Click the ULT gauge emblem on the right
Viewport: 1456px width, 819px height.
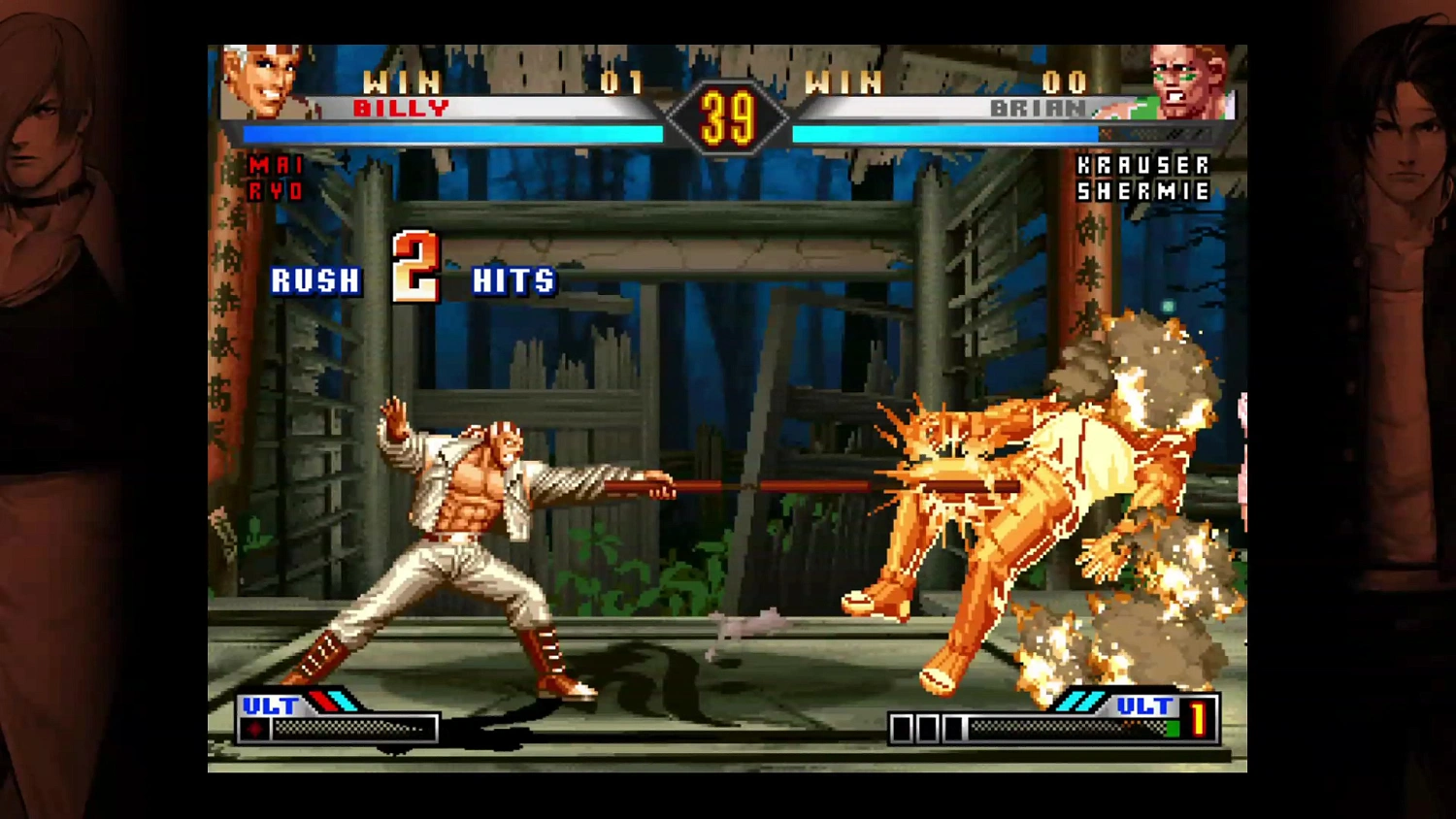[x=1145, y=706]
